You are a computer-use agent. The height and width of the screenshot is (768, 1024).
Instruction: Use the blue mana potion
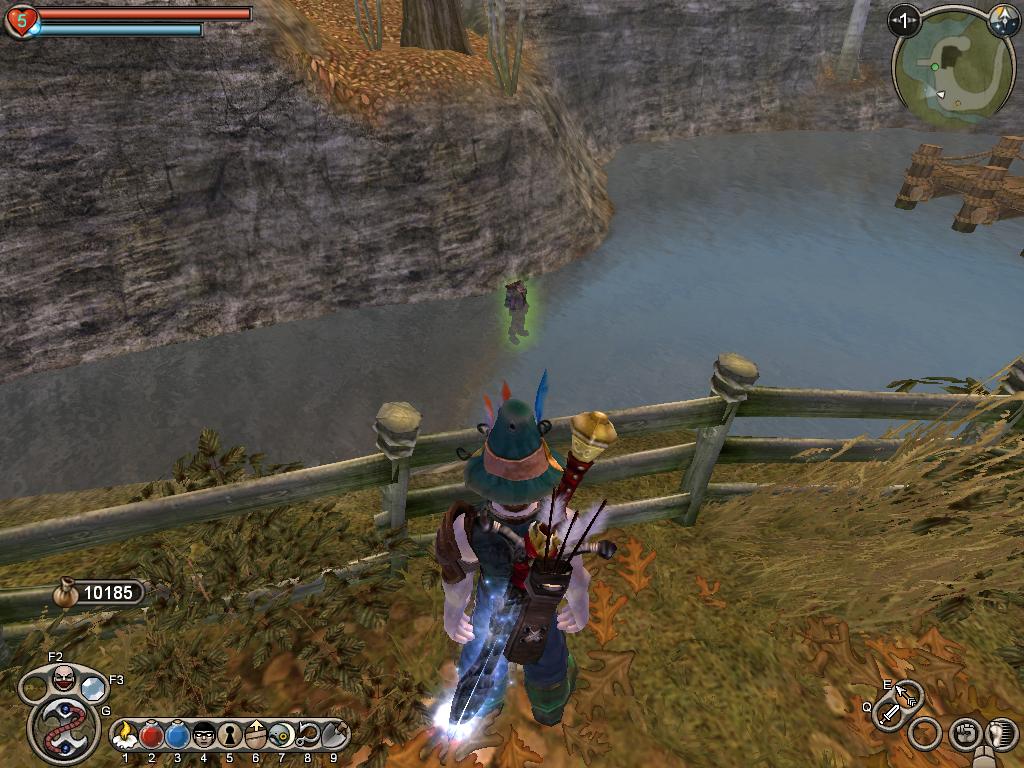click(177, 736)
